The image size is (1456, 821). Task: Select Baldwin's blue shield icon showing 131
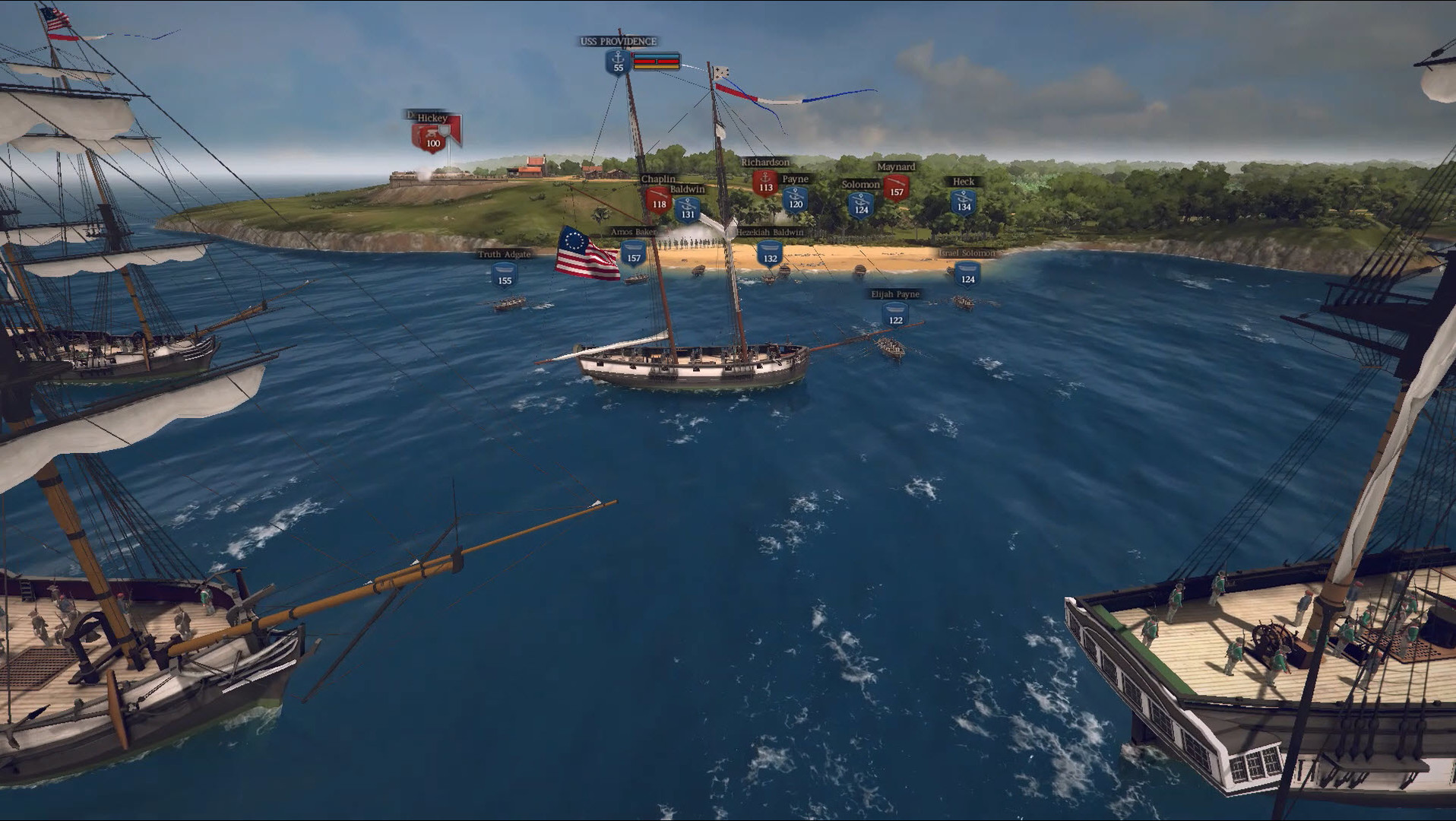(688, 209)
